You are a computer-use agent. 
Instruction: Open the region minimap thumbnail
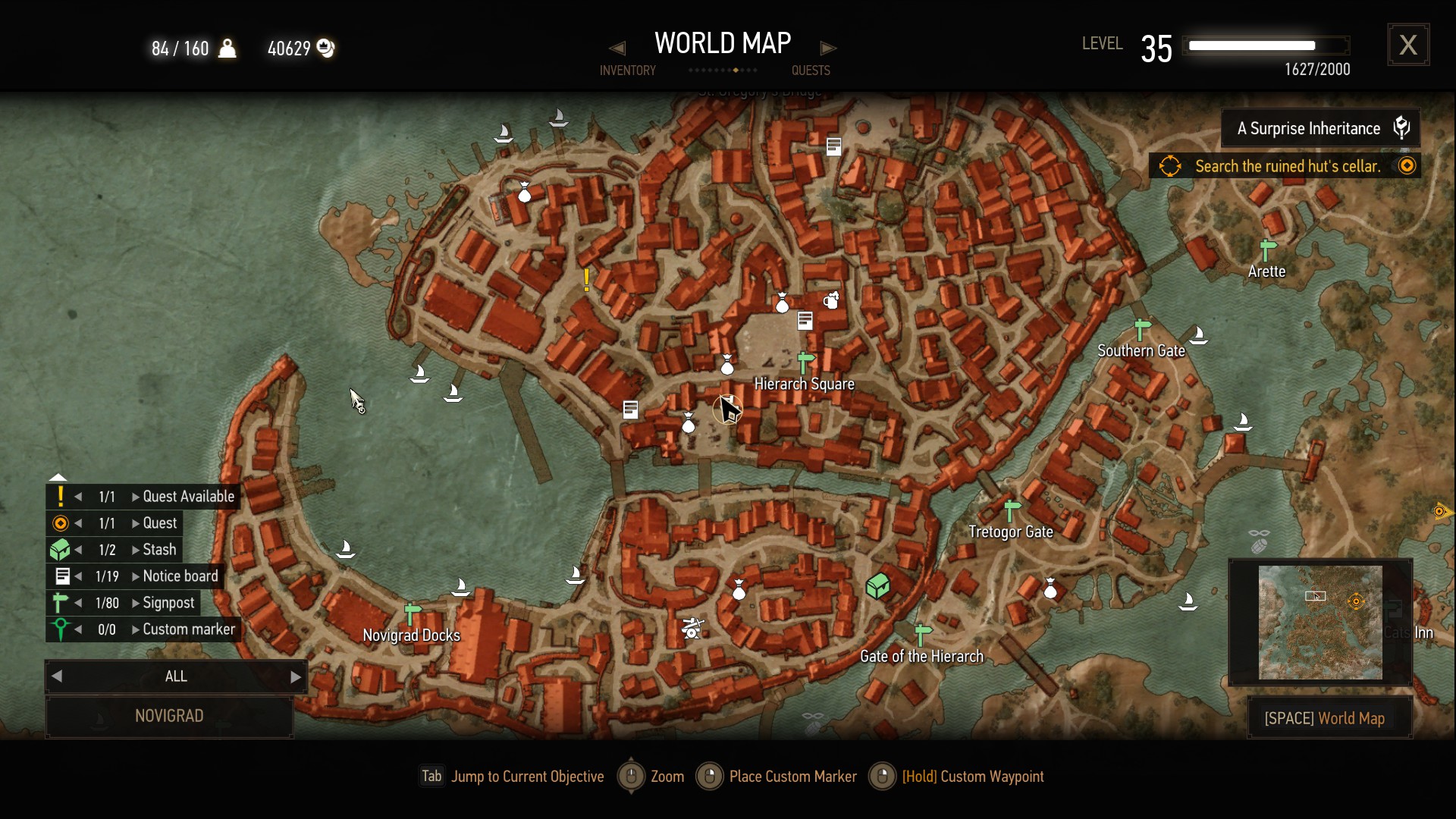[1320, 622]
